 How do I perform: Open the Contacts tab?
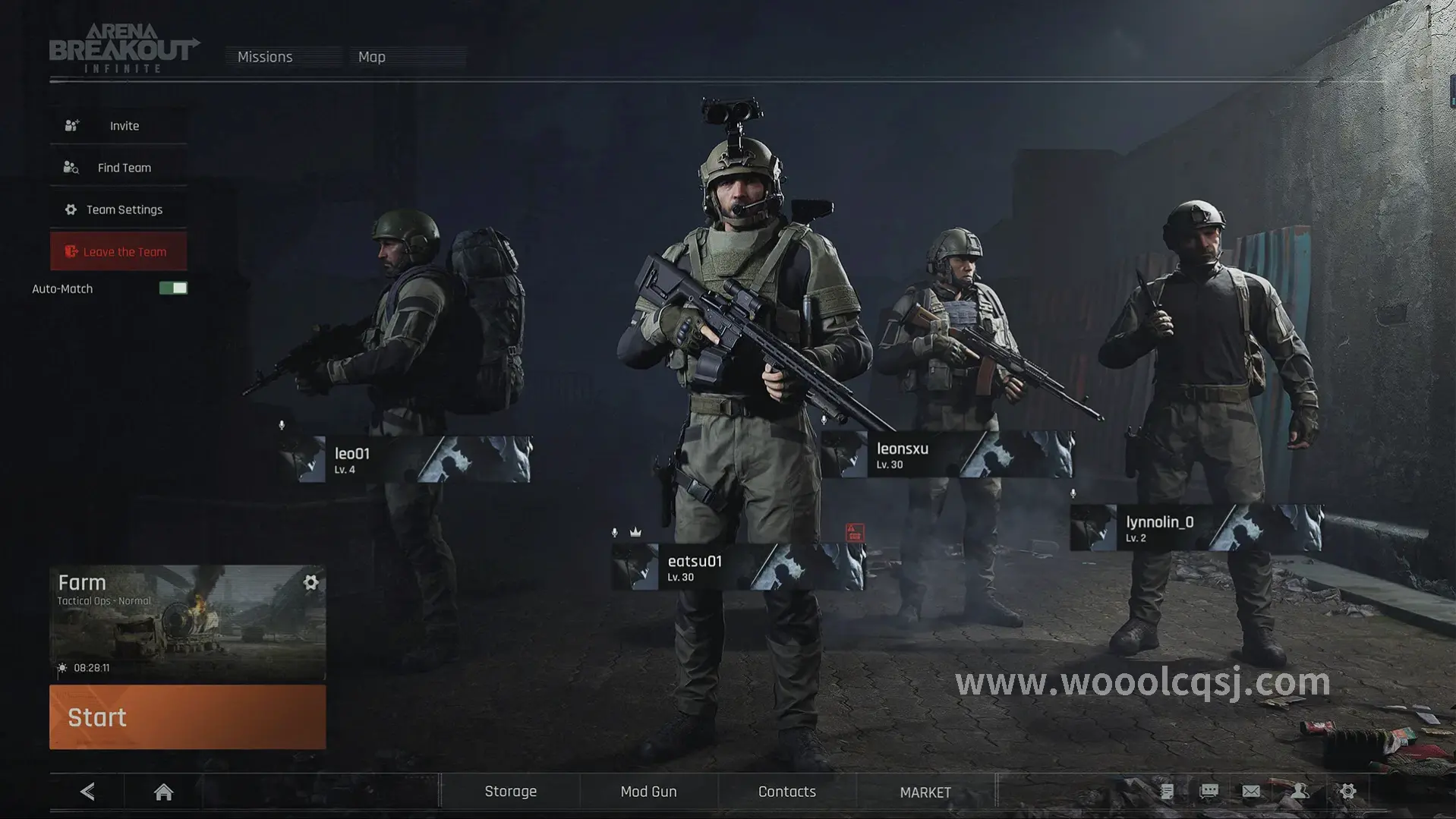786,792
